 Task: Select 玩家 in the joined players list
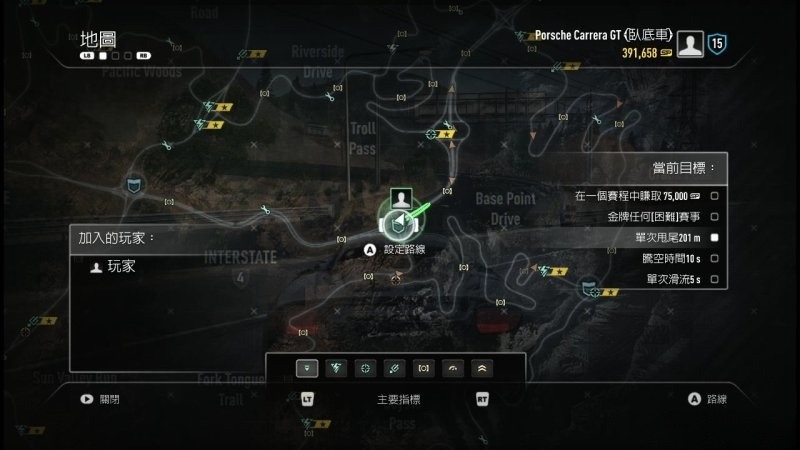click(121, 267)
